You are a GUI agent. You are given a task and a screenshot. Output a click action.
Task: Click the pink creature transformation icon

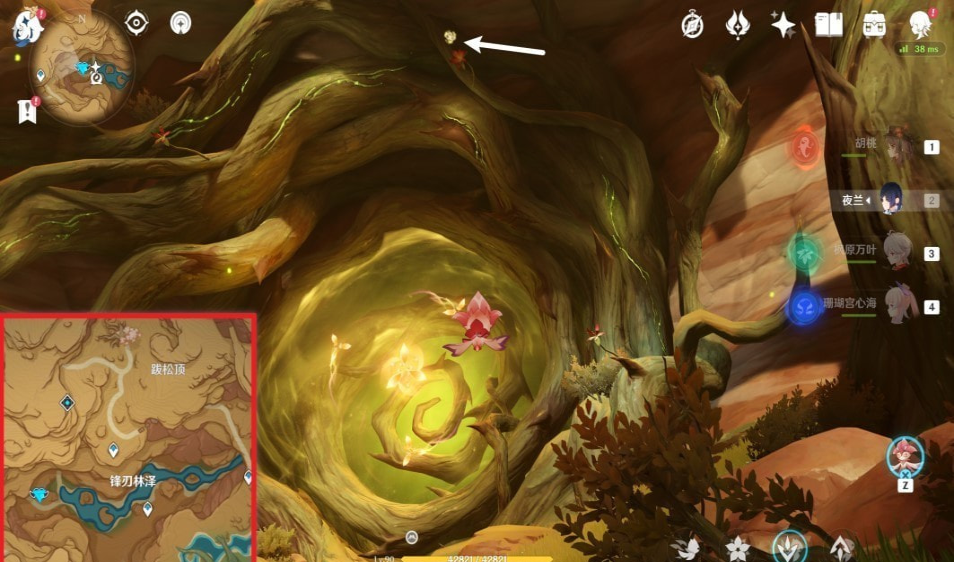point(905,457)
